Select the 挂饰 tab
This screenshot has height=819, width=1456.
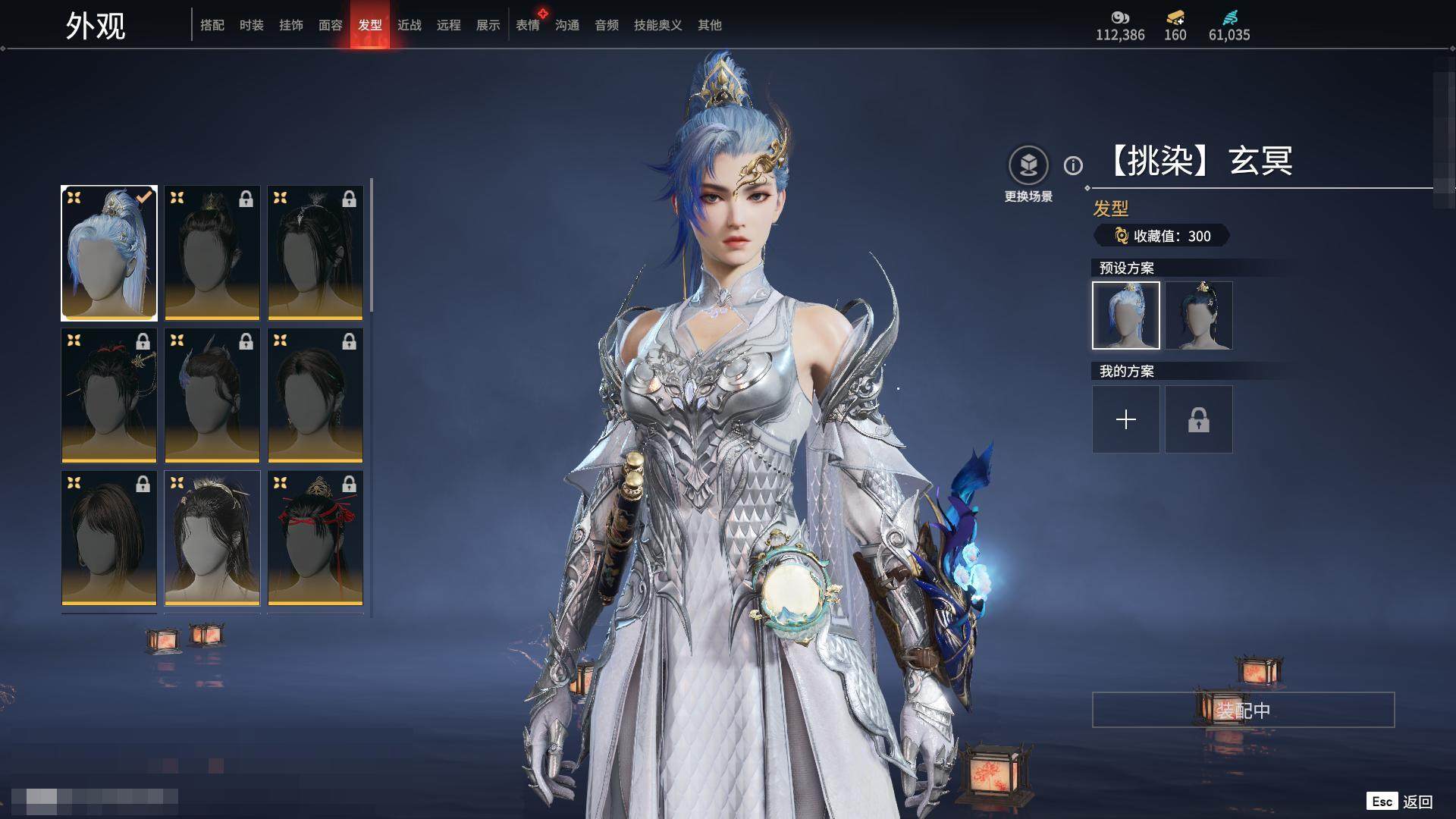(x=291, y=25)
